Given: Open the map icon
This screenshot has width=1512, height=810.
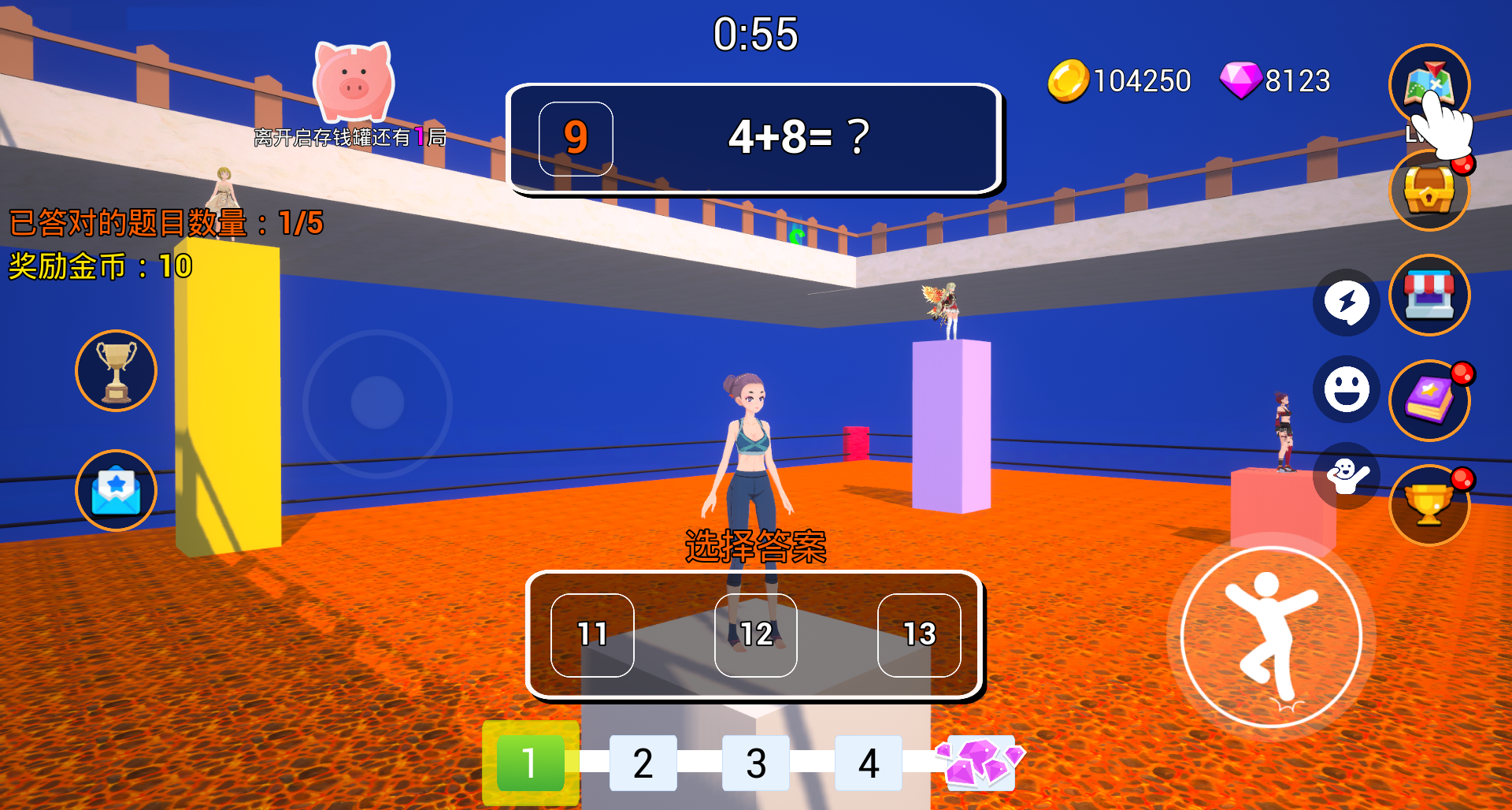Looking at the screenshot, I should [x=1429, y=84].
